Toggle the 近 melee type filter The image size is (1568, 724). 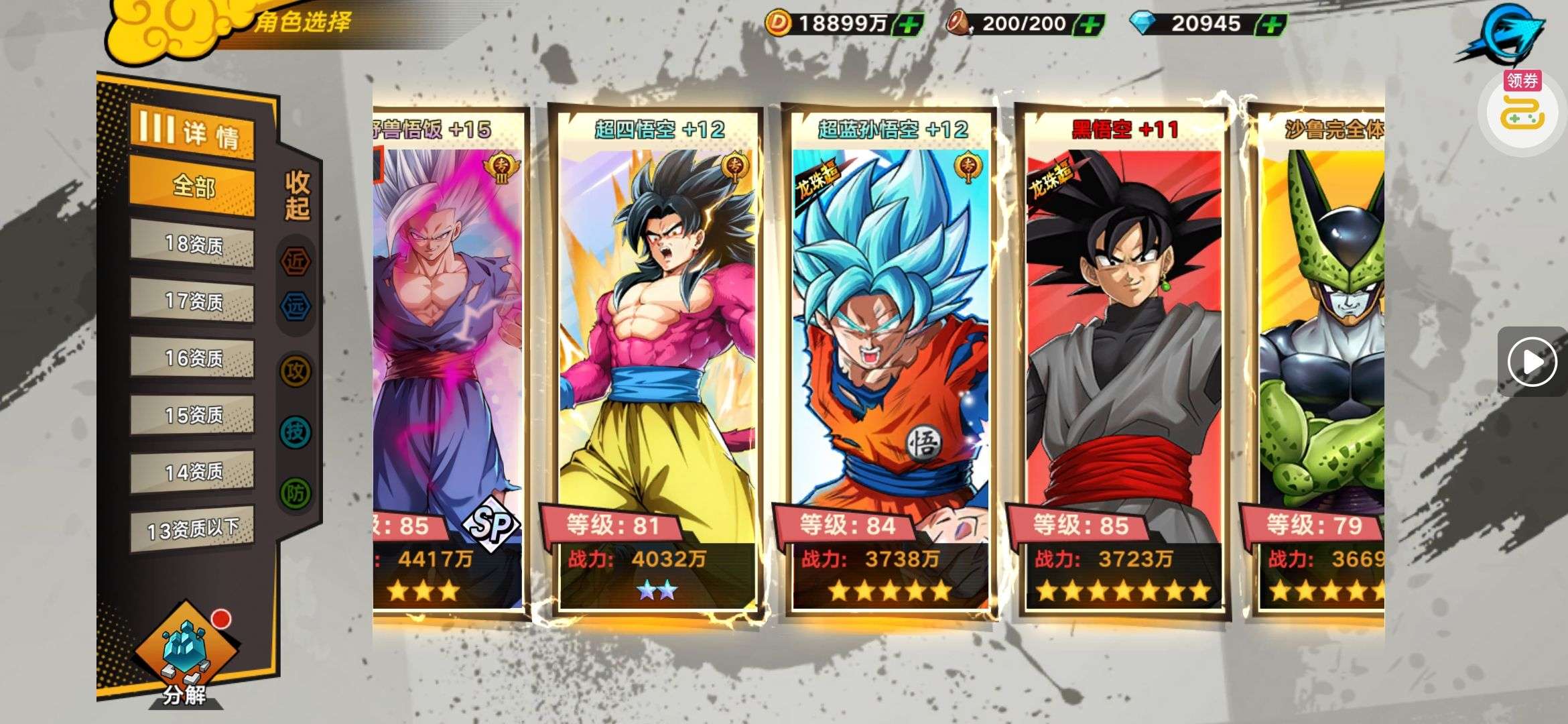pos(296,261)
